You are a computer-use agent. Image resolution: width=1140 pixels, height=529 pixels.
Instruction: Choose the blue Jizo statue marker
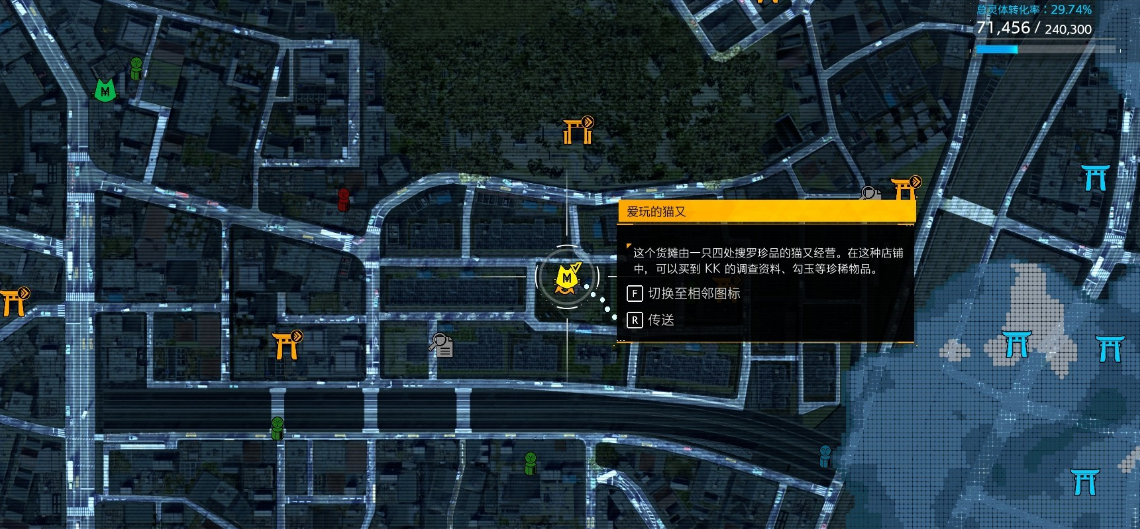tap(825, 457)
